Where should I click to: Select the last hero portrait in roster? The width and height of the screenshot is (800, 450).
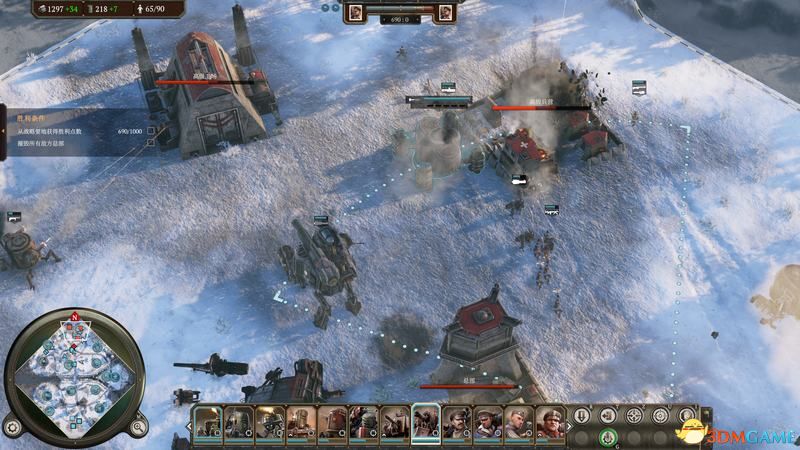pyautogui.click(x=549, y=423)
